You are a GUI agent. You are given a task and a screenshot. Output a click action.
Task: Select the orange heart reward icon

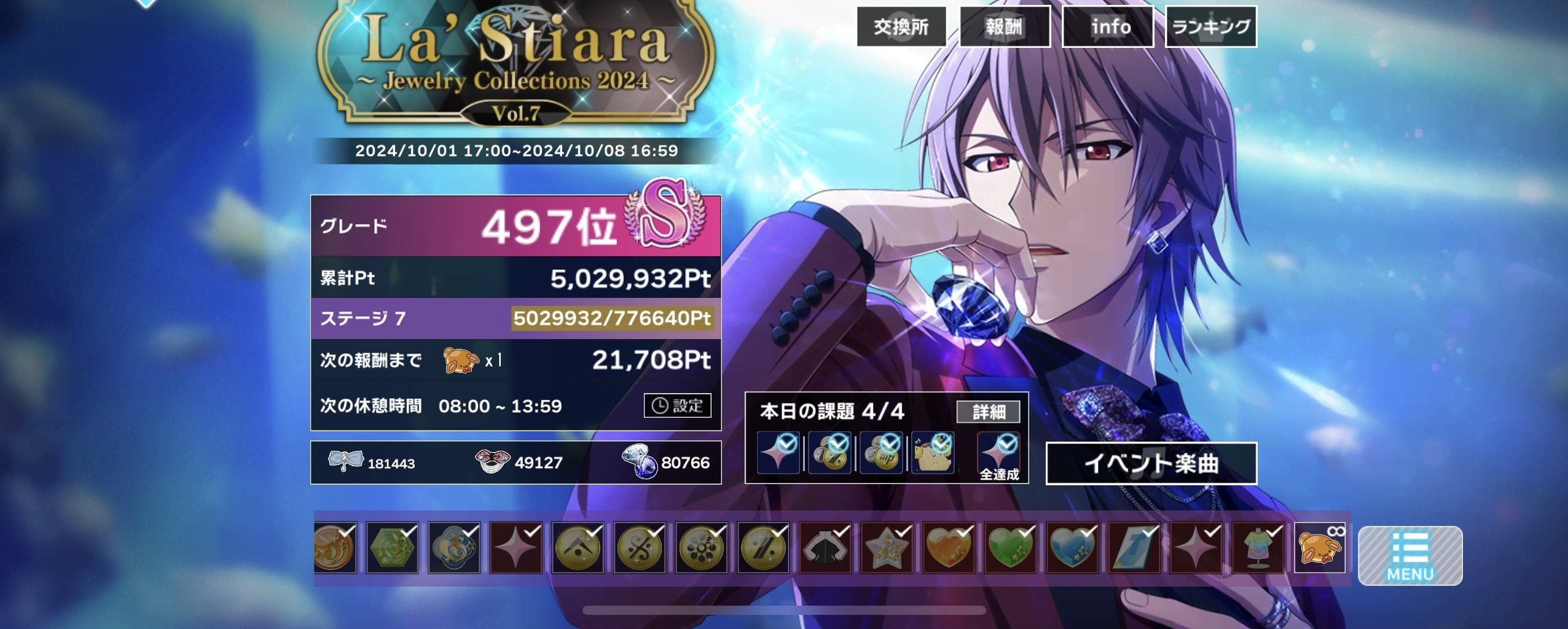point(949,547)
